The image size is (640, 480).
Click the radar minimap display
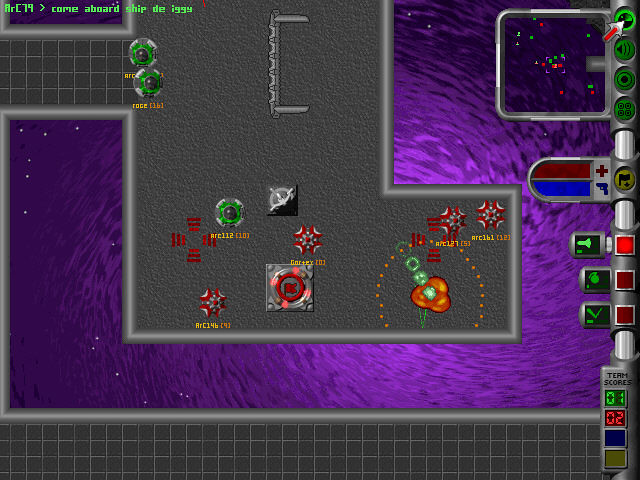click(x=553, y=62)
